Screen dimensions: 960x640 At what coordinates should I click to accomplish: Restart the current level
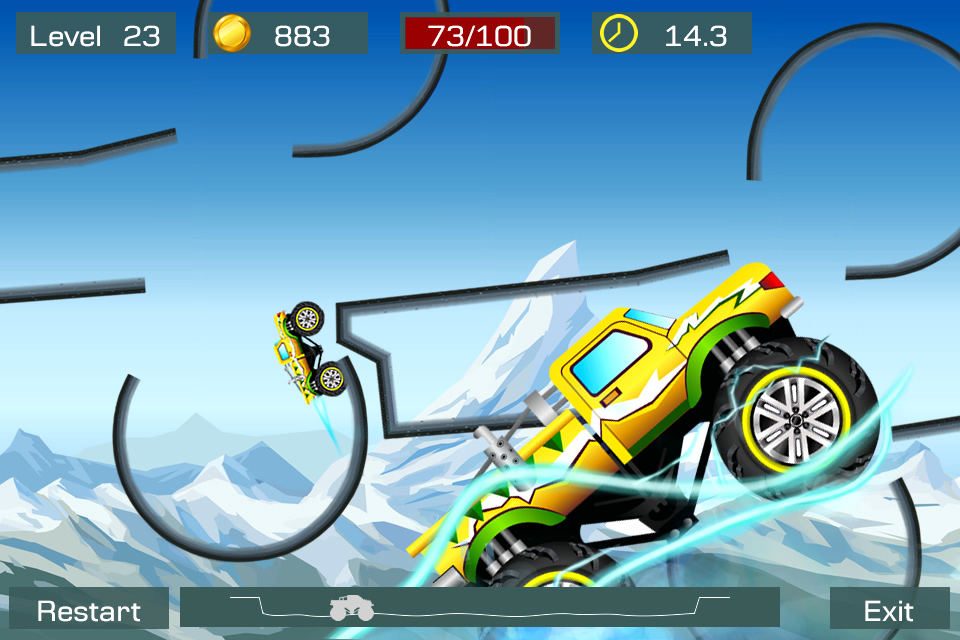[x=89, y=609]
